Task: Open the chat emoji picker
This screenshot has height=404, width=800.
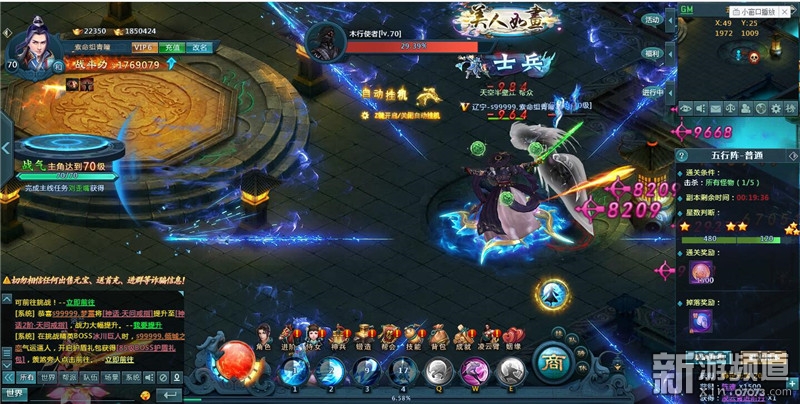Action: pos(145,395)
